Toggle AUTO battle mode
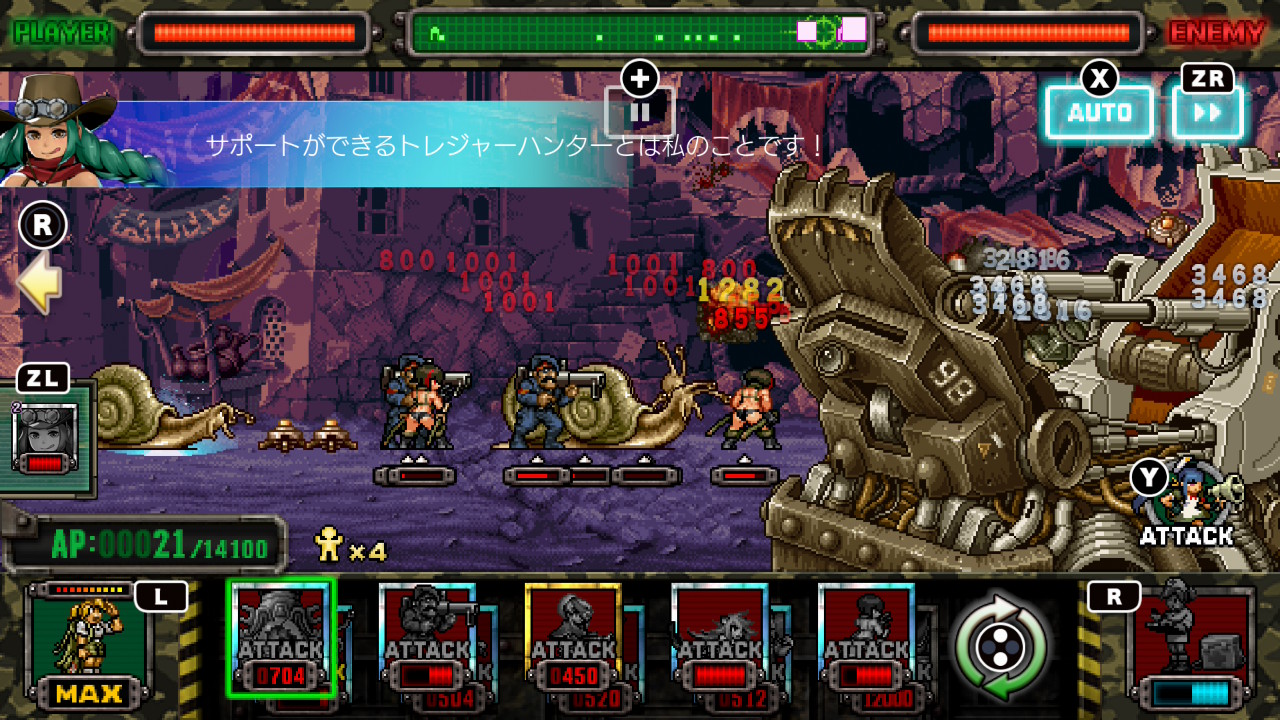Viewport: 1280px width, 720px height. (1099, 112)
